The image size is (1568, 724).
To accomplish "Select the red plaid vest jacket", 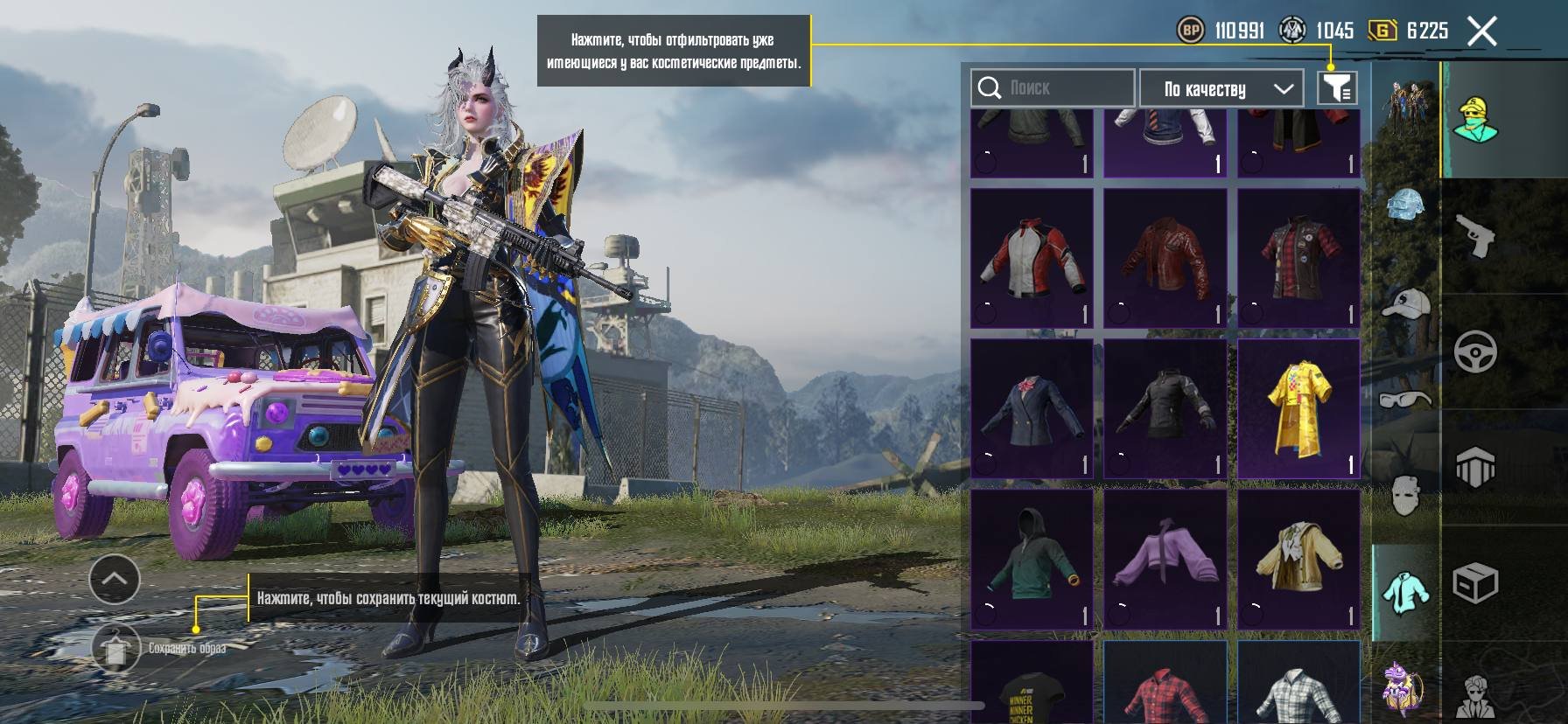I will pyautogui.click(x=1298, y=259).
